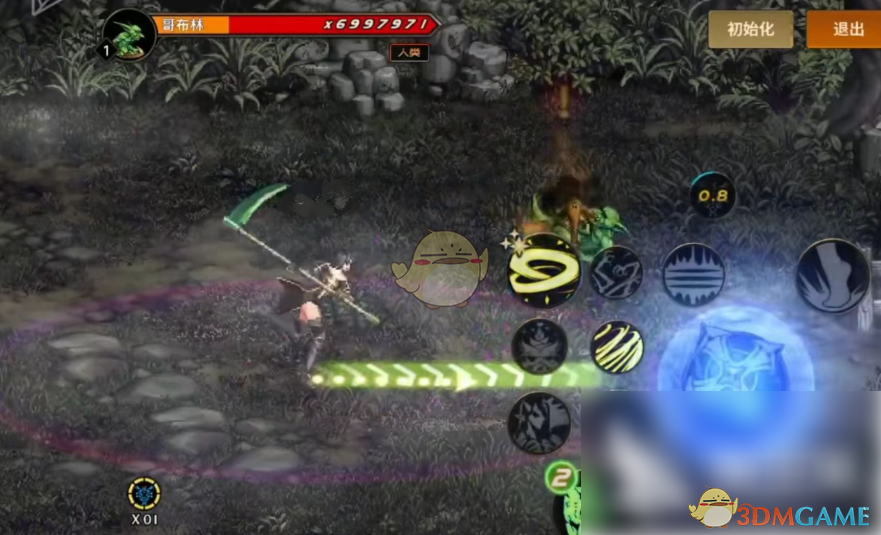Activate the glowing yellow whirlwind slash skill
This screenshot has width=881, height=535.
point(544,270)
